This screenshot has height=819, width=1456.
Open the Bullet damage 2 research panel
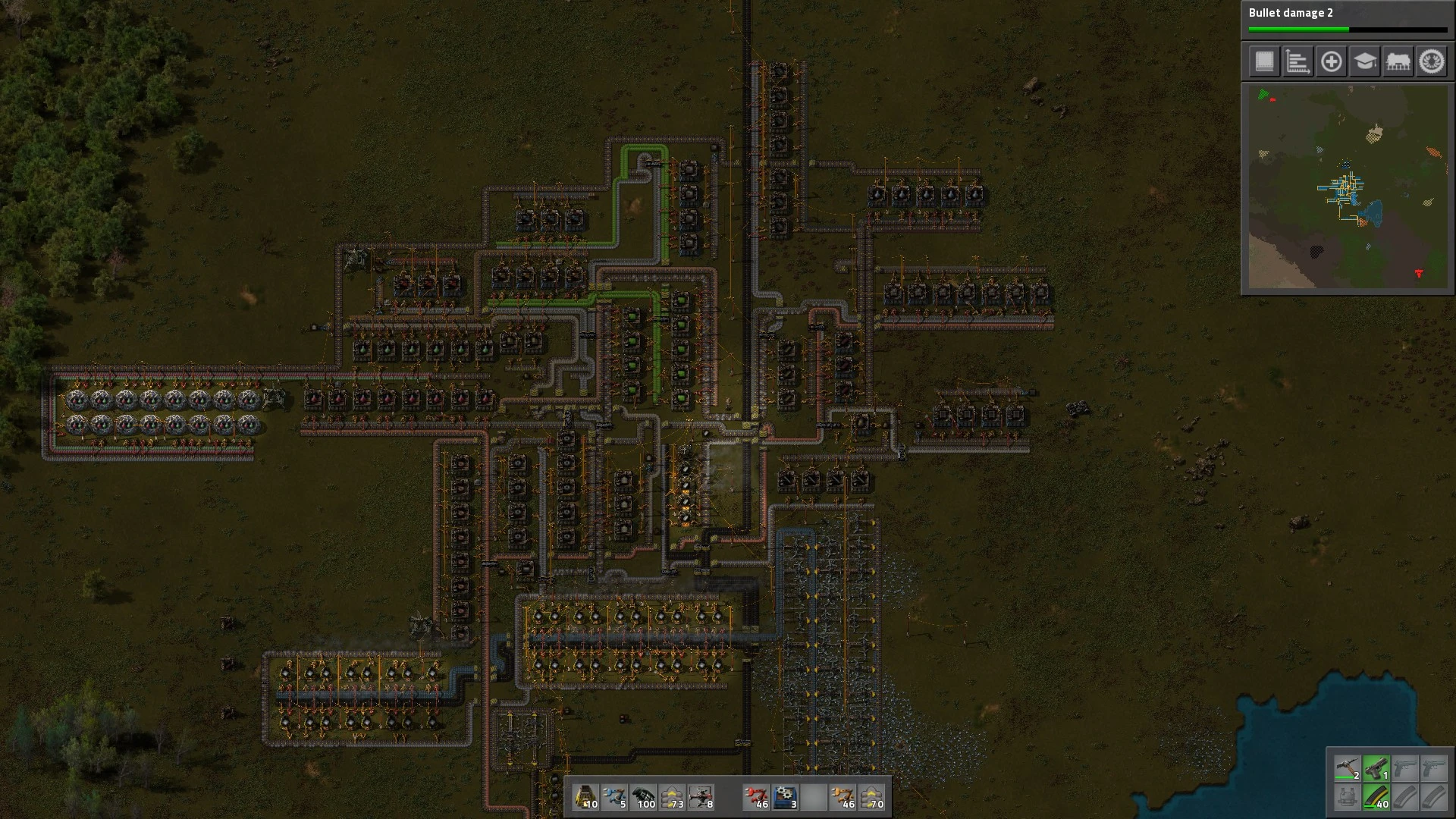click(1348, 20)
